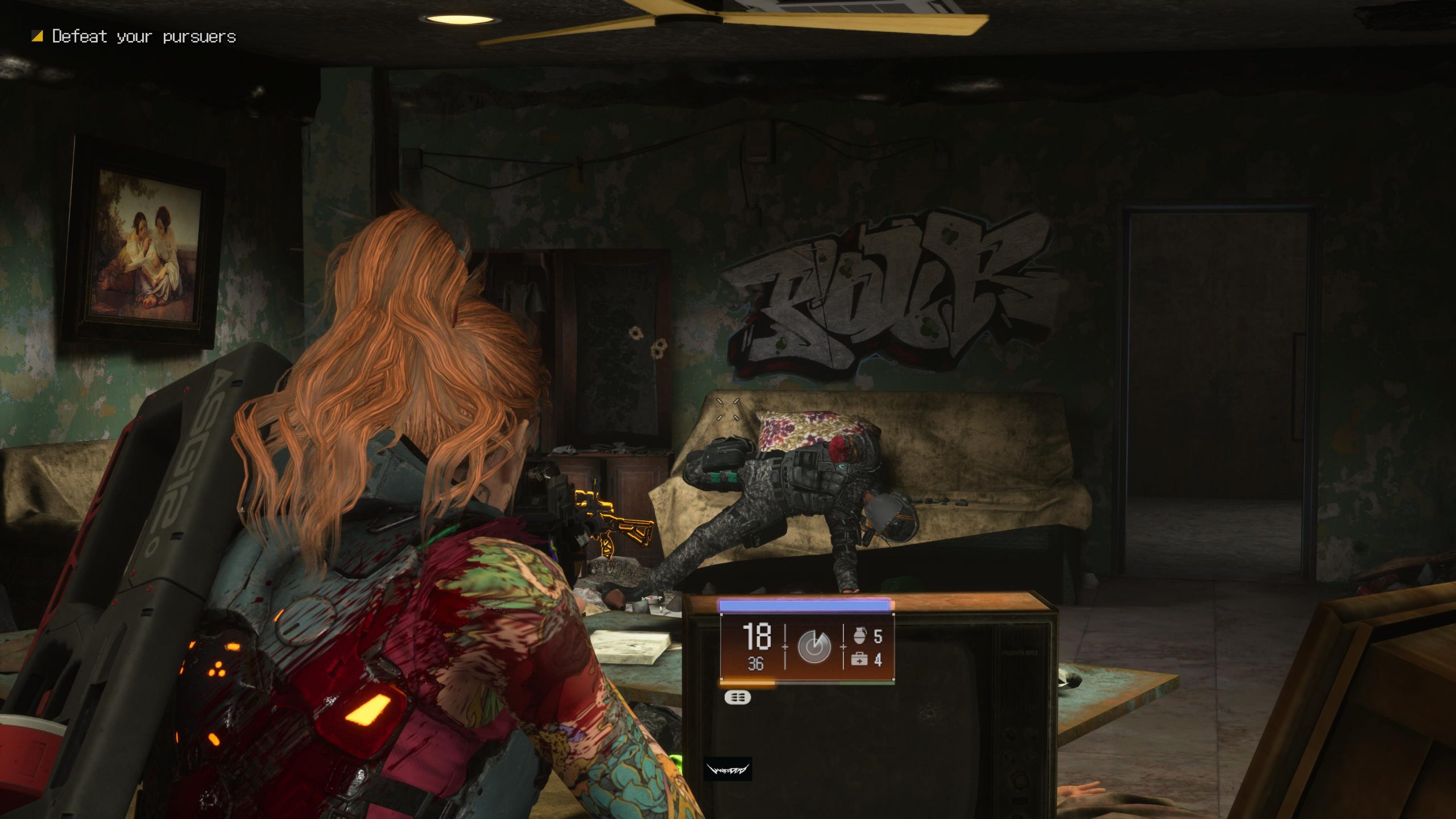This screenshot has width=1456, height=819.
Task: Select the grenade icon in the HUD
Action: (859, 636)
